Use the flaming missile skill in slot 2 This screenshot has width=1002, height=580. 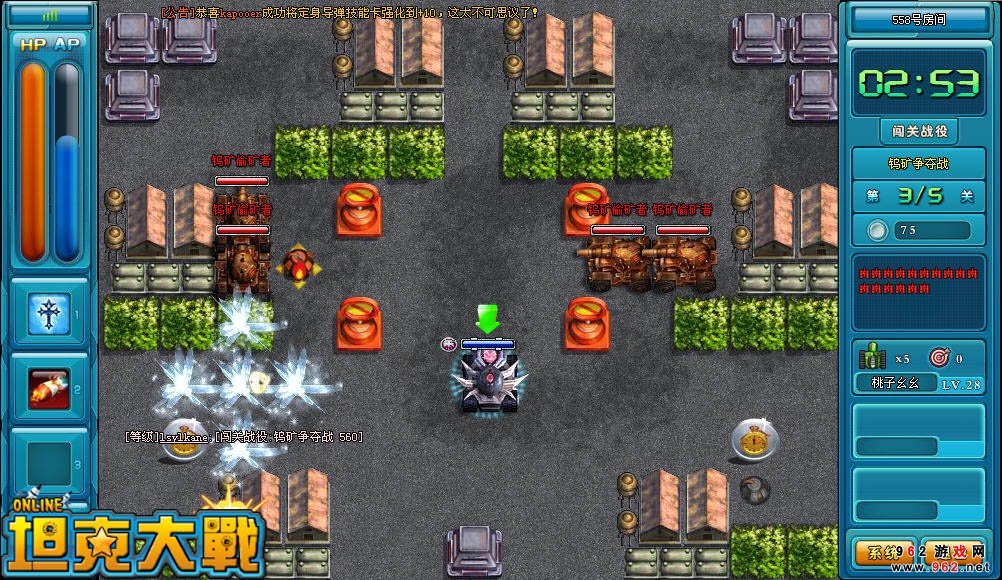(x=48, y=386)
